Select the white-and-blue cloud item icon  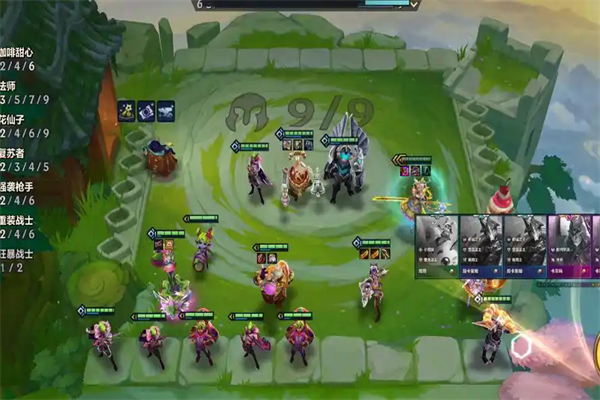[165, 111]
